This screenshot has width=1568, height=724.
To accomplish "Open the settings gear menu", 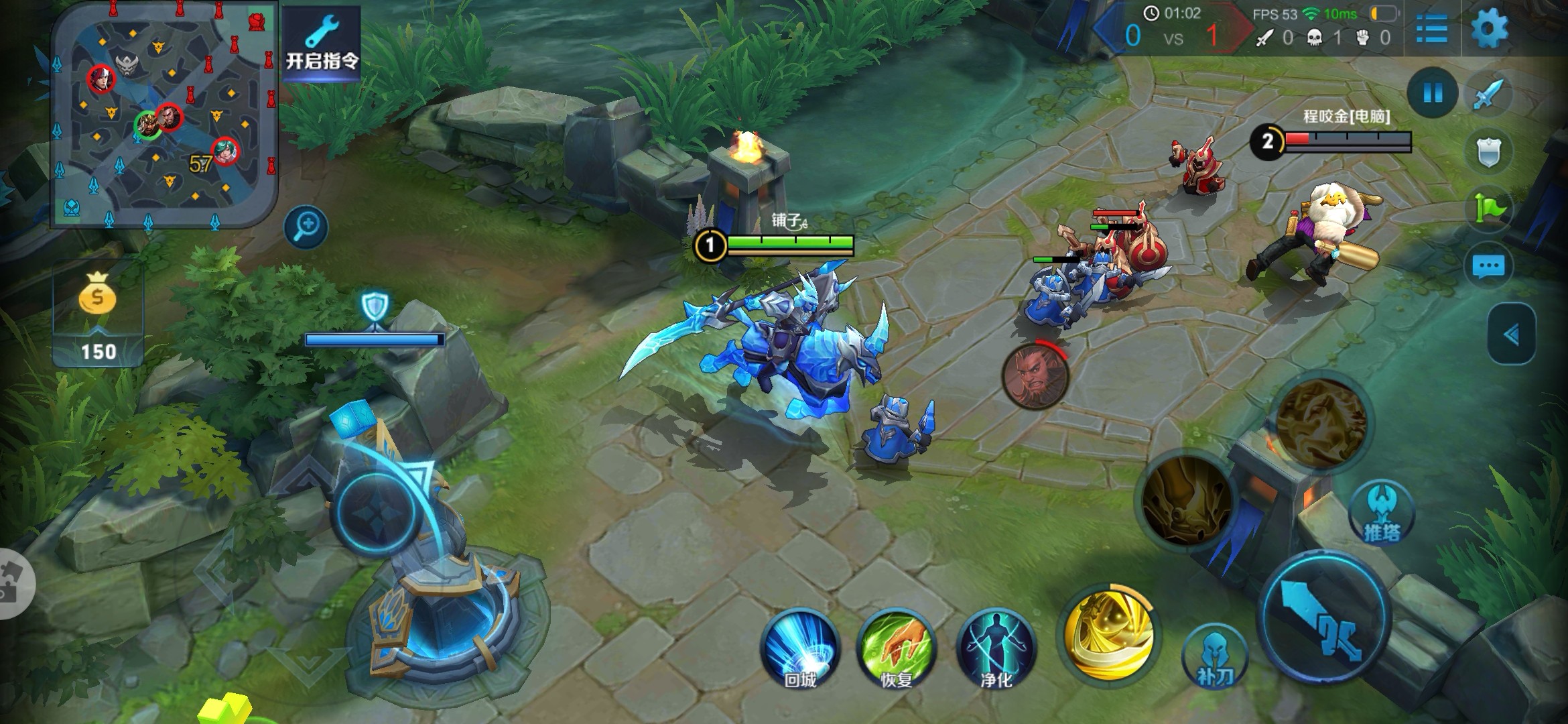I will (1489, 28).
